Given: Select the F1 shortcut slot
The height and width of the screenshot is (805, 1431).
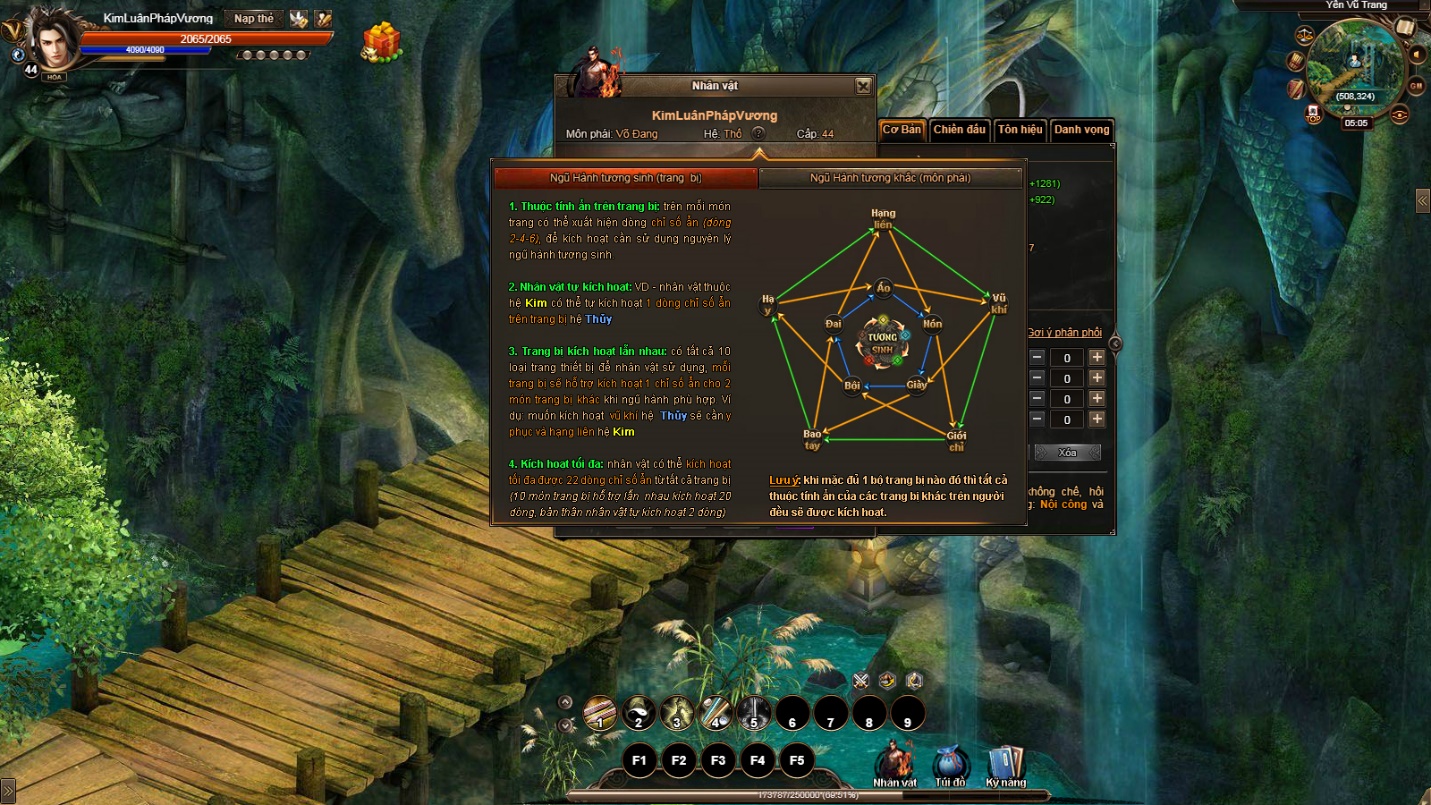Looking at the screenshot, I should click(639, 760).
